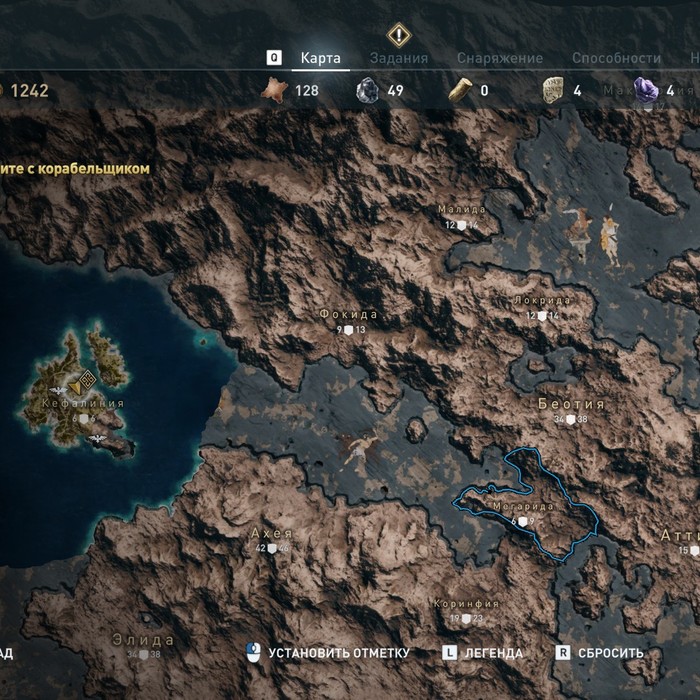The width and height of the screenshot is (700, 700).
Task: Choose the Беотия region on the map
Action: (571, 404)
